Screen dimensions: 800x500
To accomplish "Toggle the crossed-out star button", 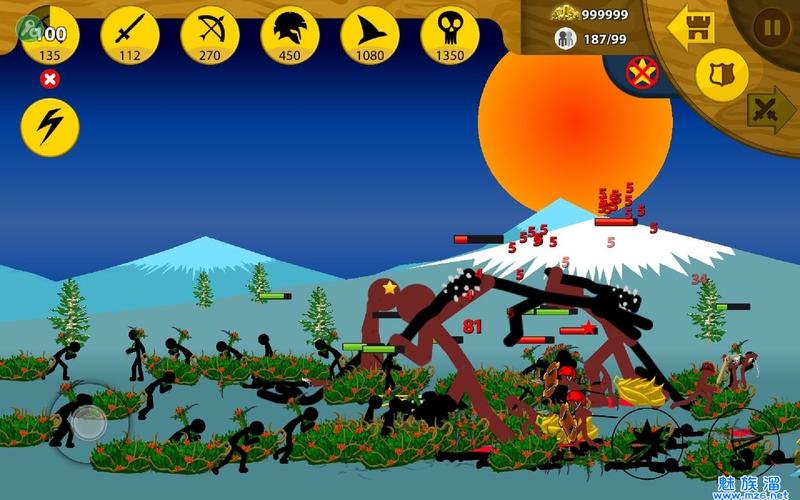I will click(x=642, y=72).
